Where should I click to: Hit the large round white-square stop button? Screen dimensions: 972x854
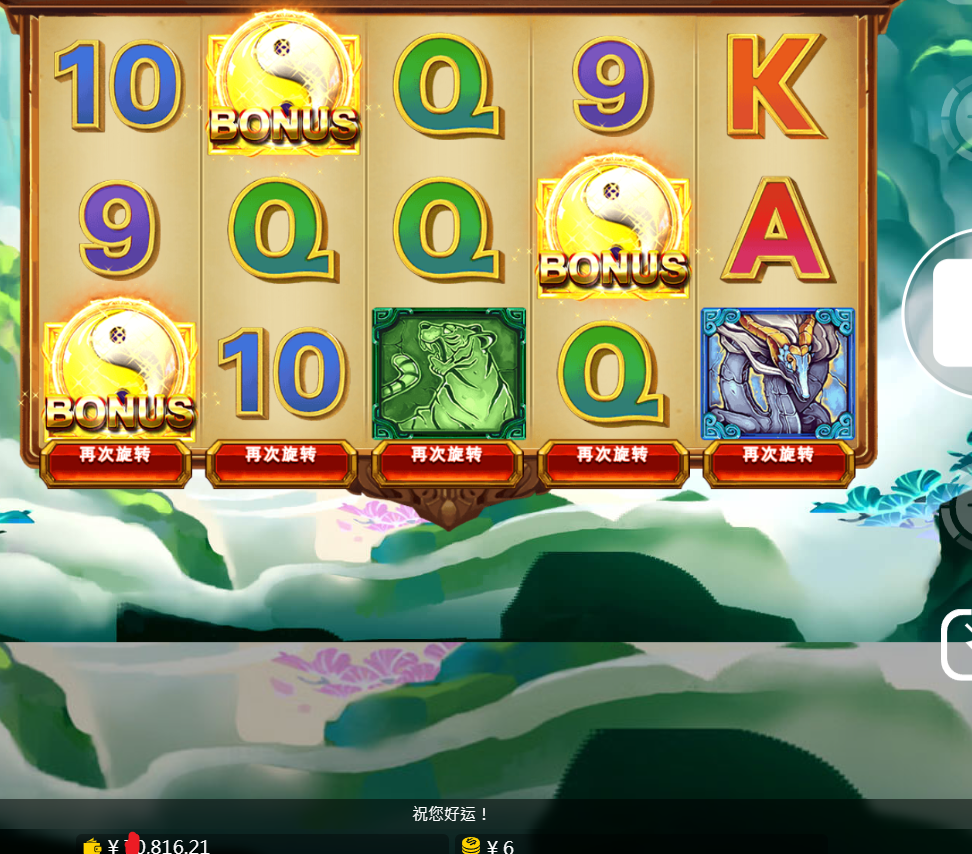(950, 312)
